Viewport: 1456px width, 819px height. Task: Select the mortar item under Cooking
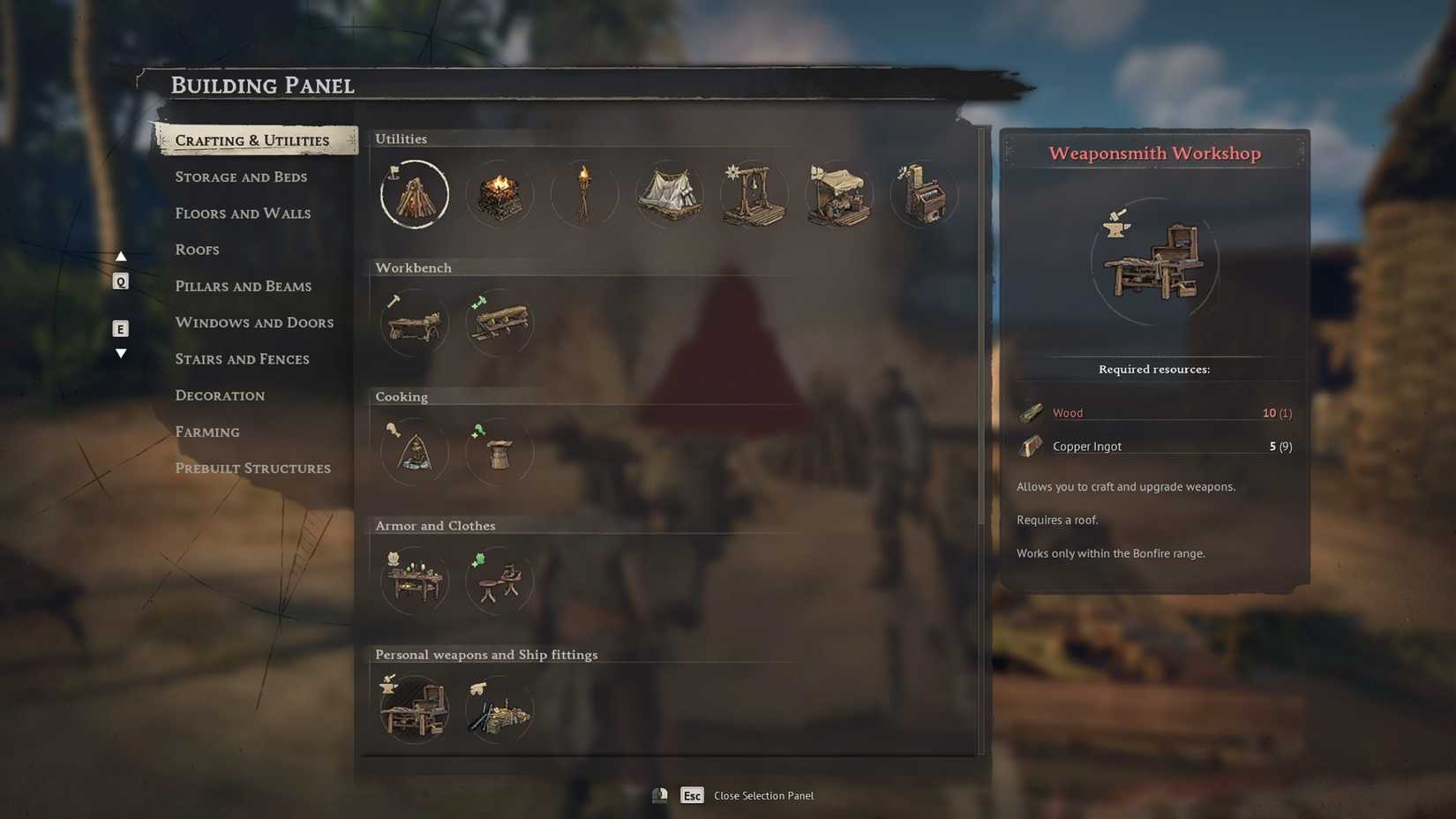point(499,451)
